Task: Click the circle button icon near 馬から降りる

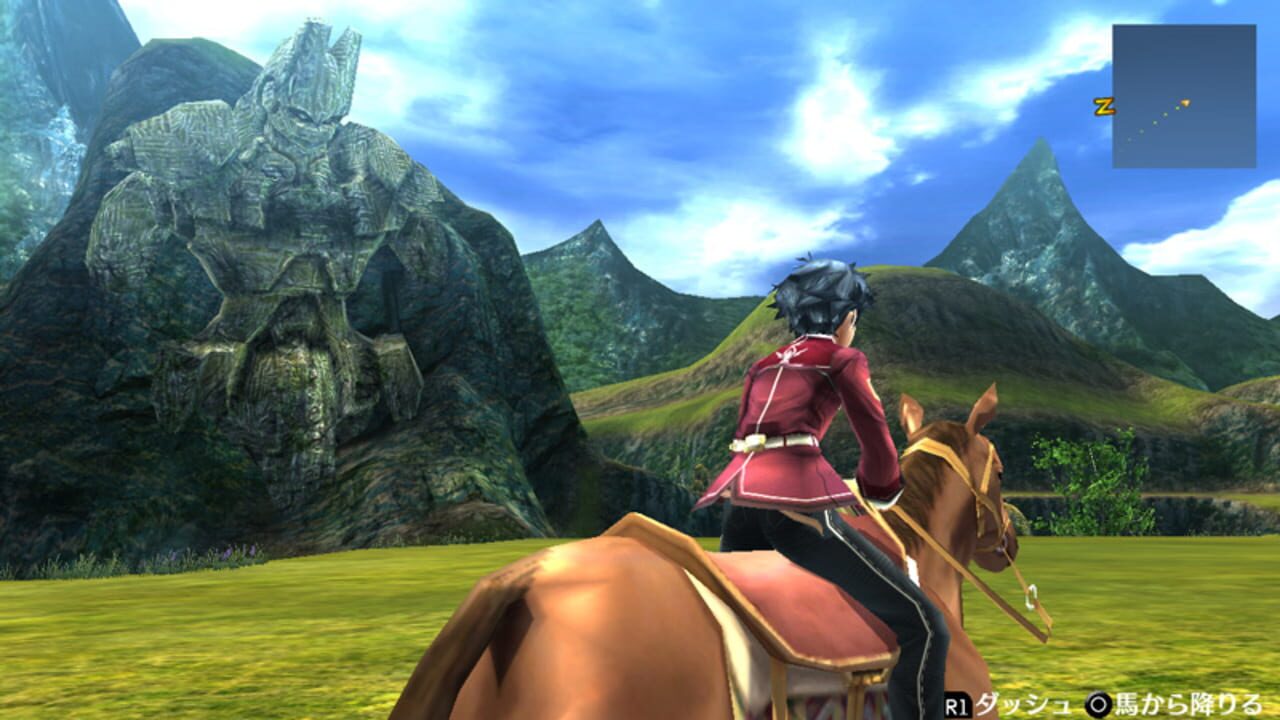Action: 1098,703
